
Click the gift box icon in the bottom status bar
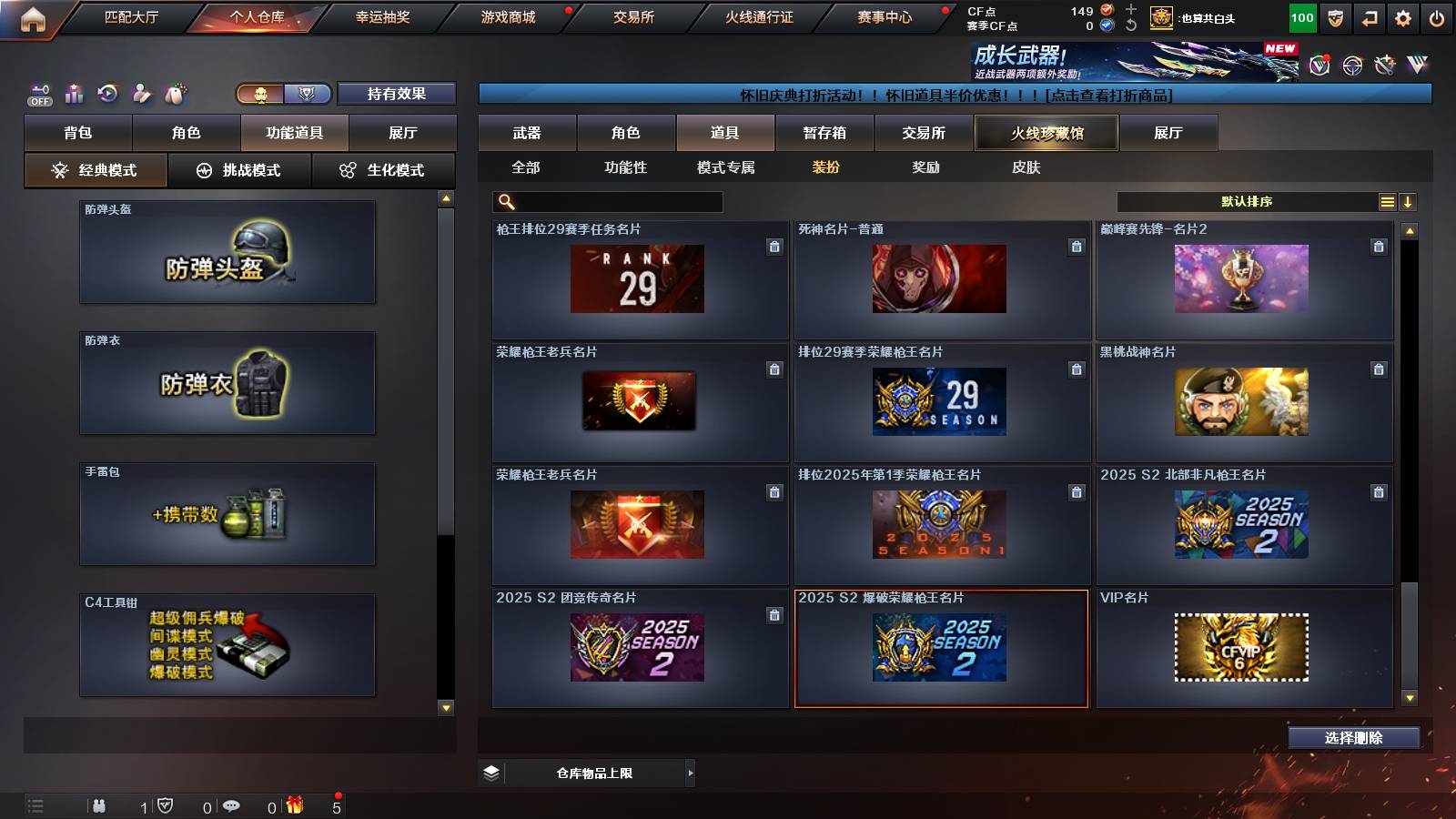coord(293,804)
